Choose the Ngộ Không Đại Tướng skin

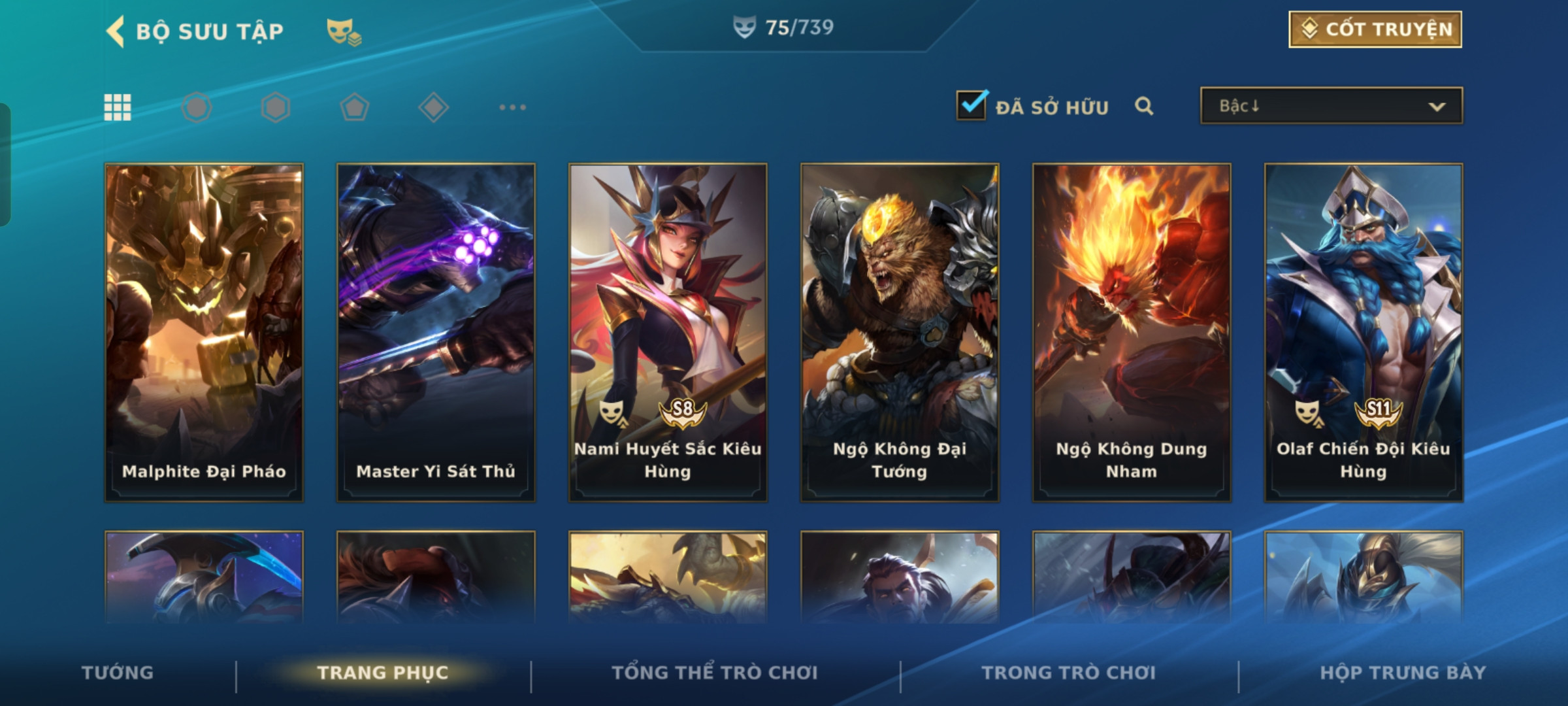tap(900, 332)
